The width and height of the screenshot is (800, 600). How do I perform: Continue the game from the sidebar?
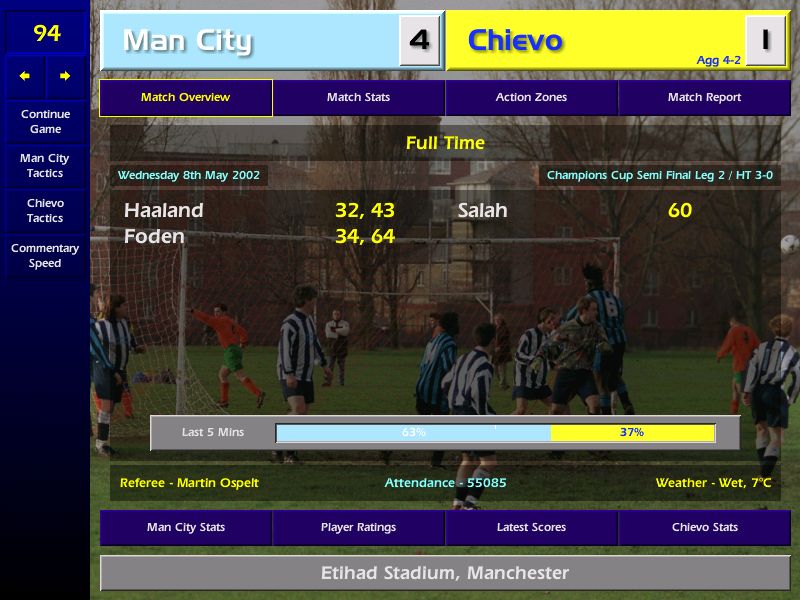[45, 122]
